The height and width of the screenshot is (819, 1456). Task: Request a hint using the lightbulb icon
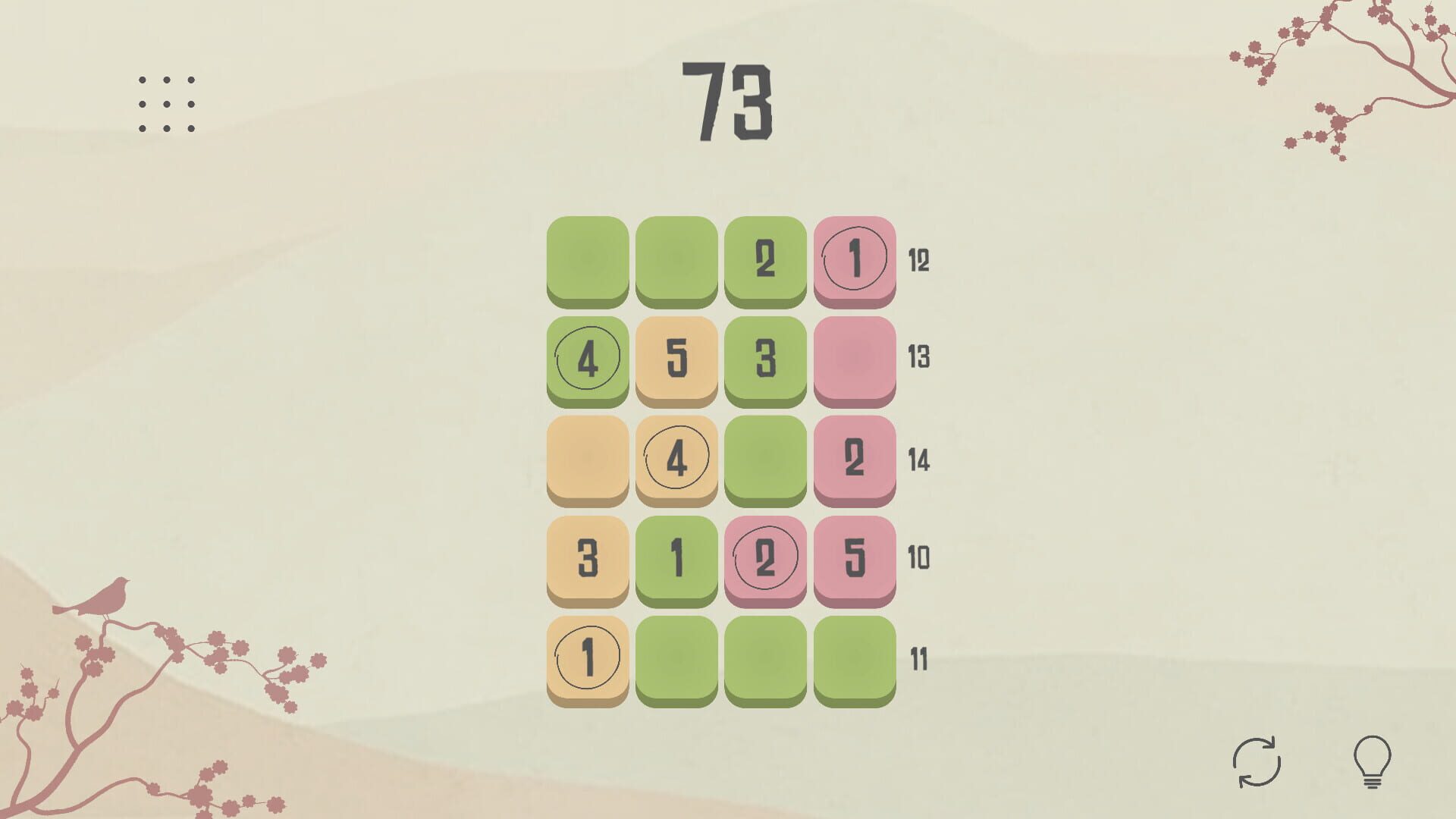pos(1373,762)
